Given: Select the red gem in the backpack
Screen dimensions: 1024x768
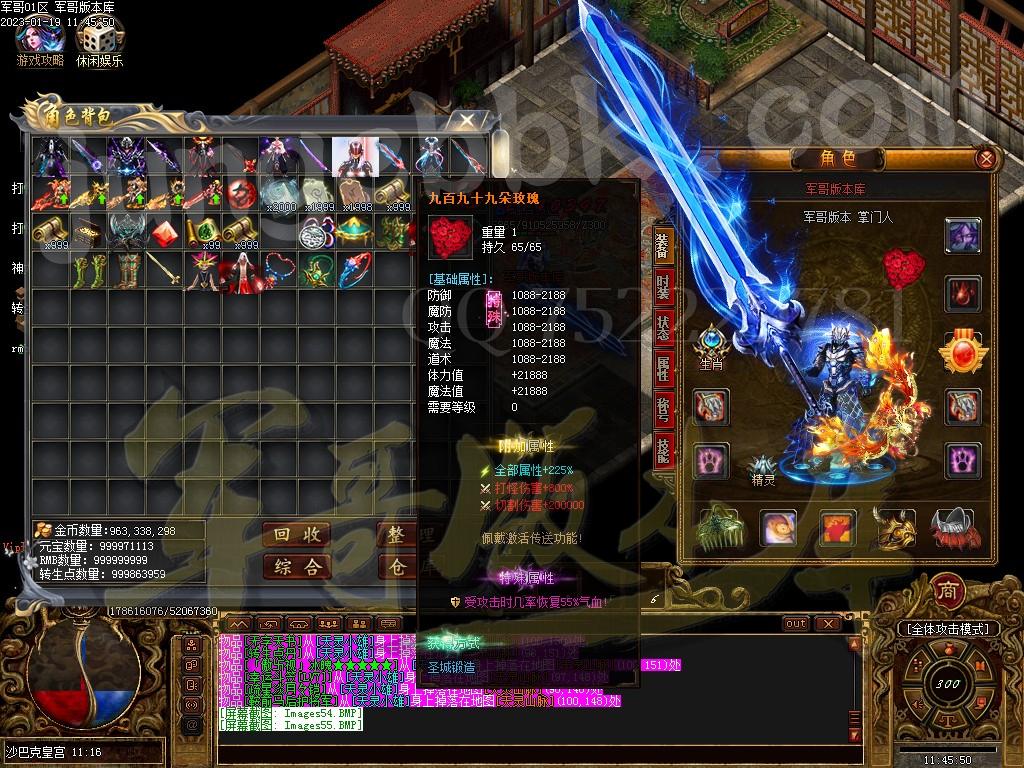Looking at the screenshot, I should point(163,232).
